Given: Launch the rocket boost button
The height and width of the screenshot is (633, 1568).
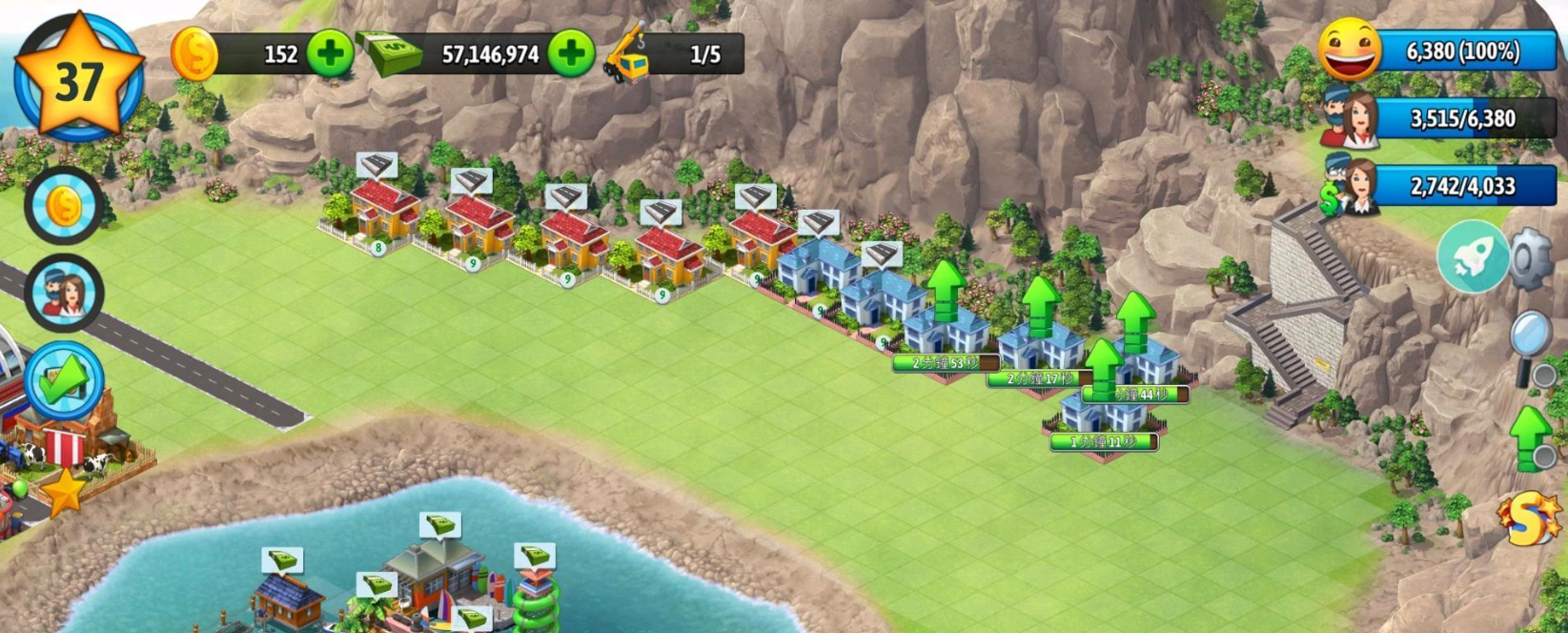Looking at the screenshot, I should pyautogui.click(x=1473, y=256).
